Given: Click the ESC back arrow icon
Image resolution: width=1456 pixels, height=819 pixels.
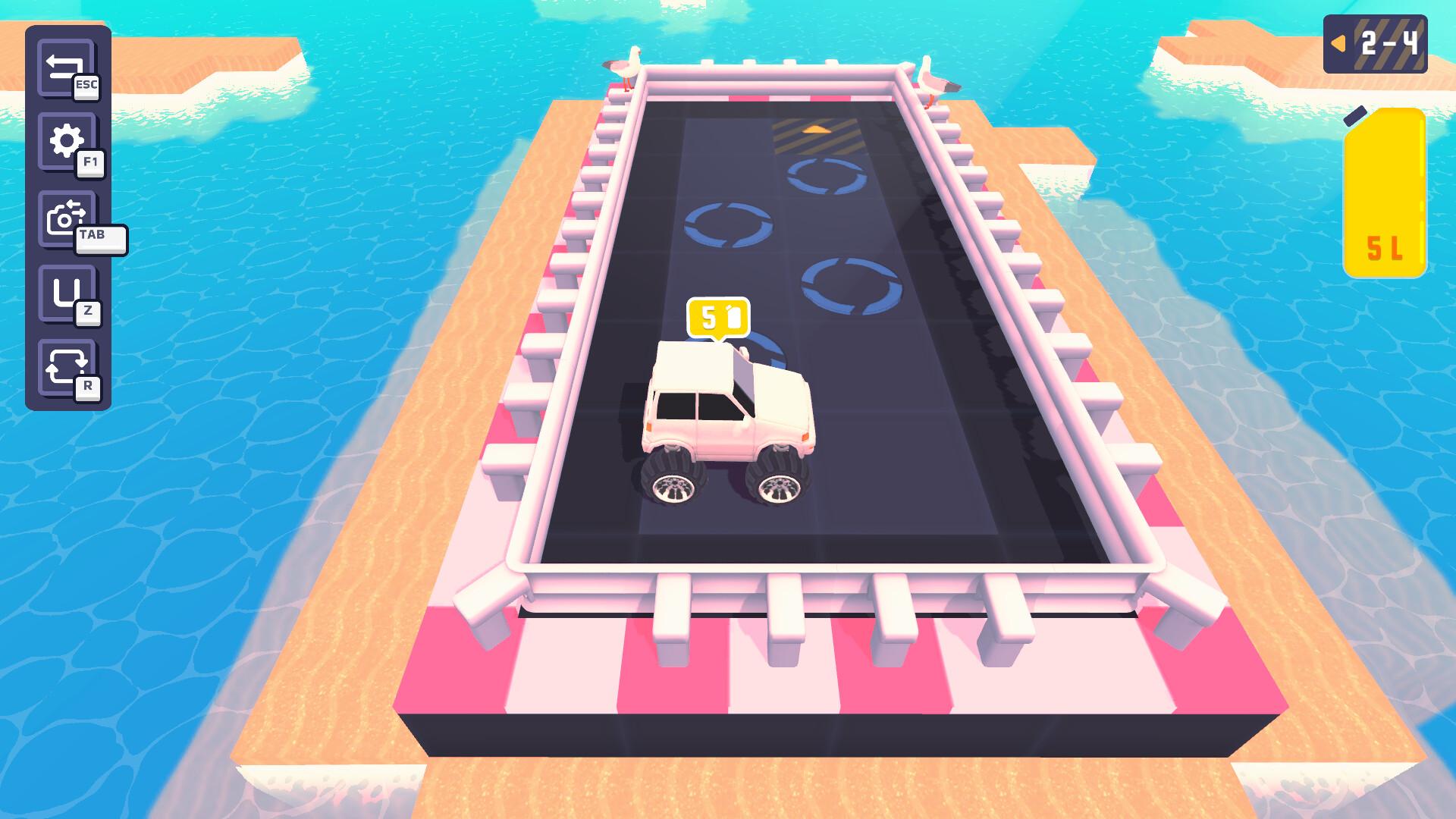Looking at the screenshot, I should click(64, 64).
